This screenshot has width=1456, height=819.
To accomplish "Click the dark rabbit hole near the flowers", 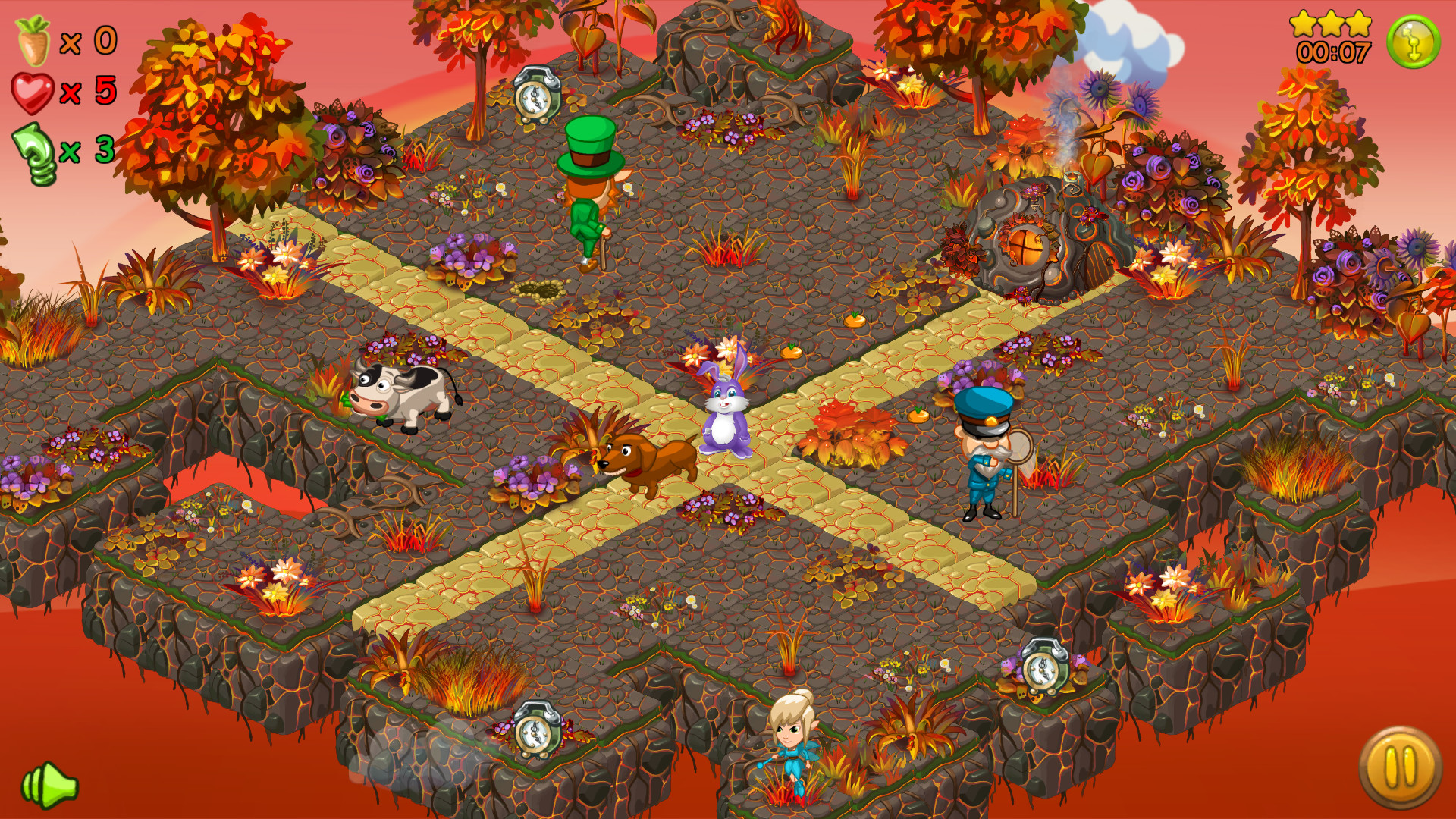I will (x=536, y=290).
